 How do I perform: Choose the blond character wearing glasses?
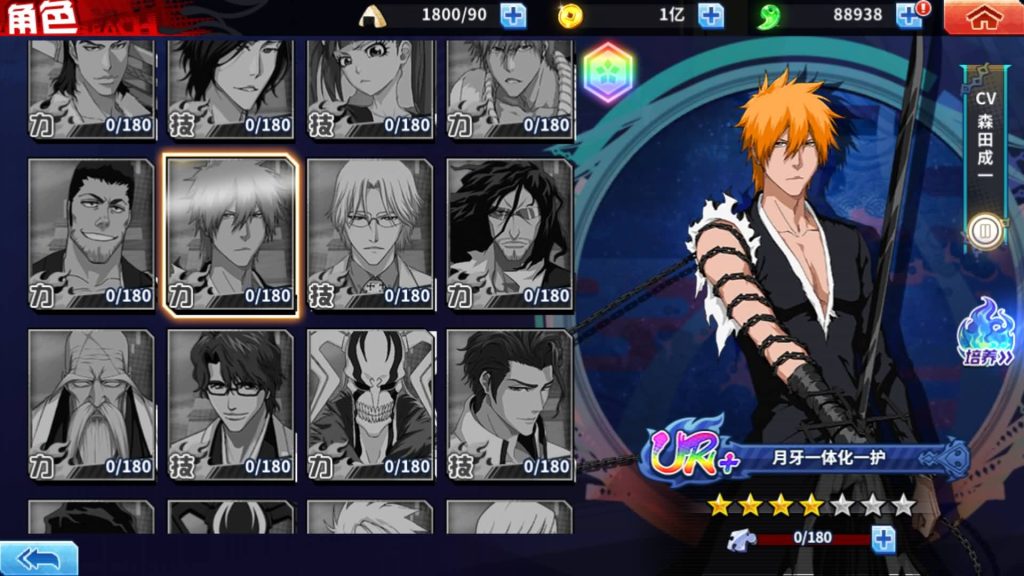click(x=370, y=236)
